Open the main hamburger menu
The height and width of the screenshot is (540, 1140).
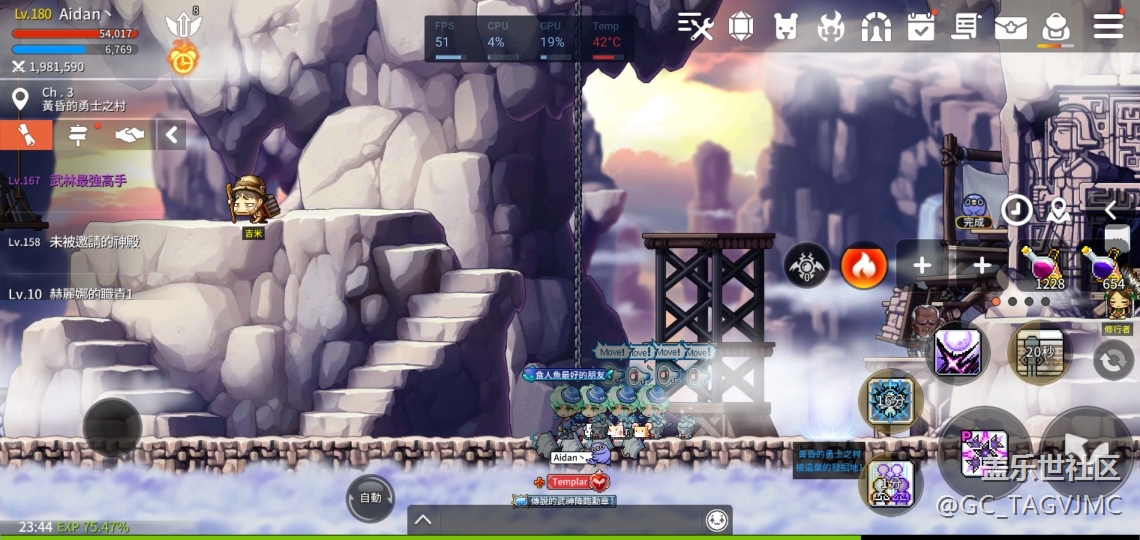pyautogui.click(x=1108, y=26)
